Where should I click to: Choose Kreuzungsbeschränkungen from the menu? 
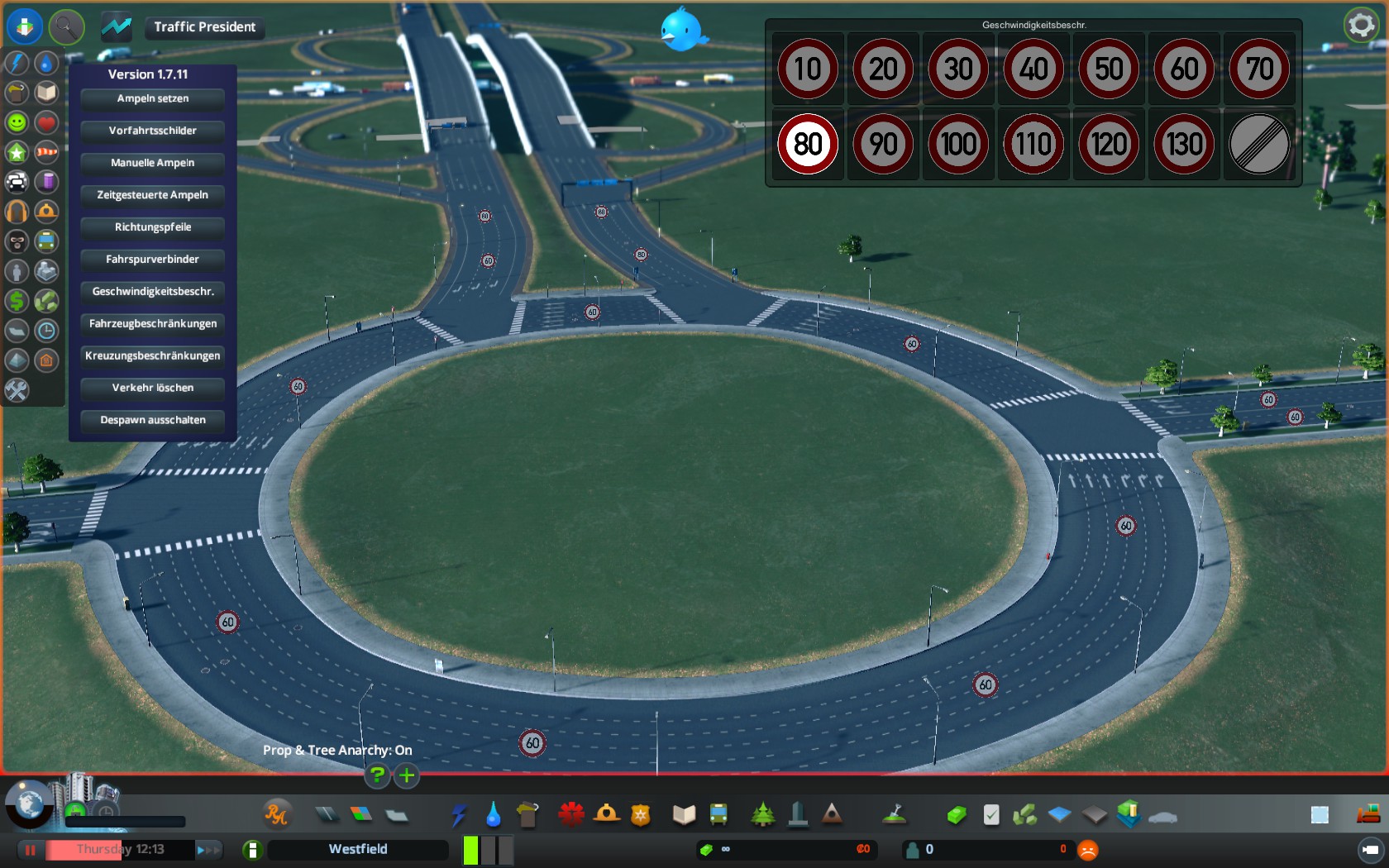pyautogui.click(x=153, y=356)
